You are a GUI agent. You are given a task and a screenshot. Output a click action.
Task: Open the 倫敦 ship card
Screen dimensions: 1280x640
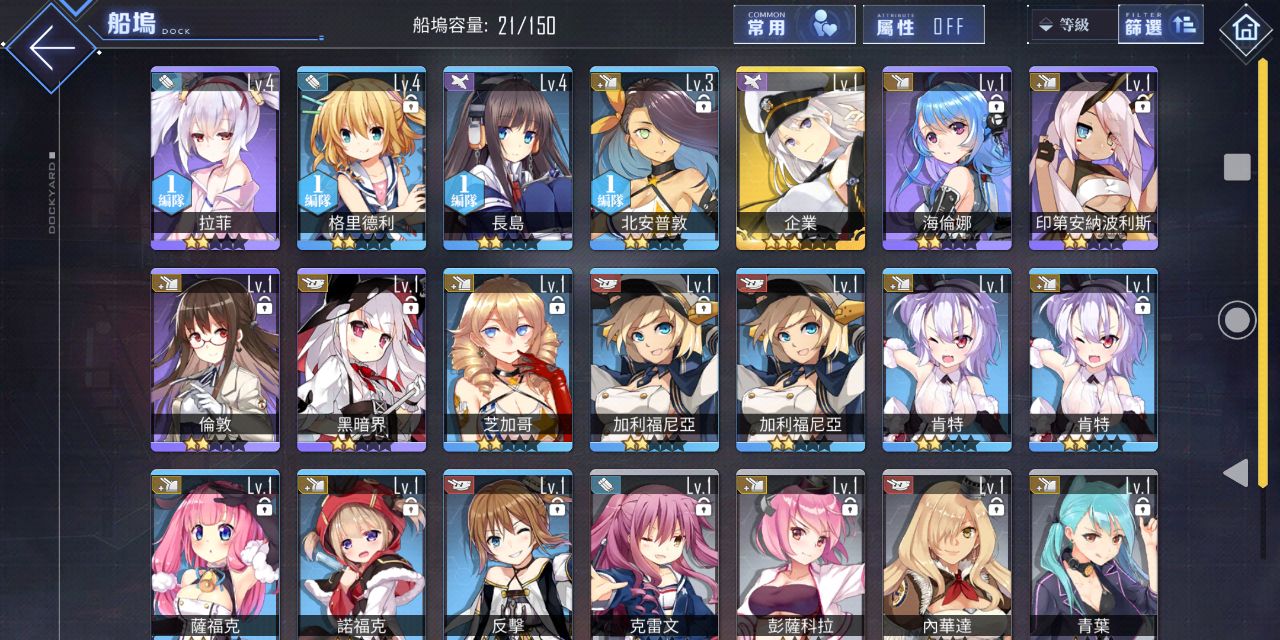tap(215, 359)
